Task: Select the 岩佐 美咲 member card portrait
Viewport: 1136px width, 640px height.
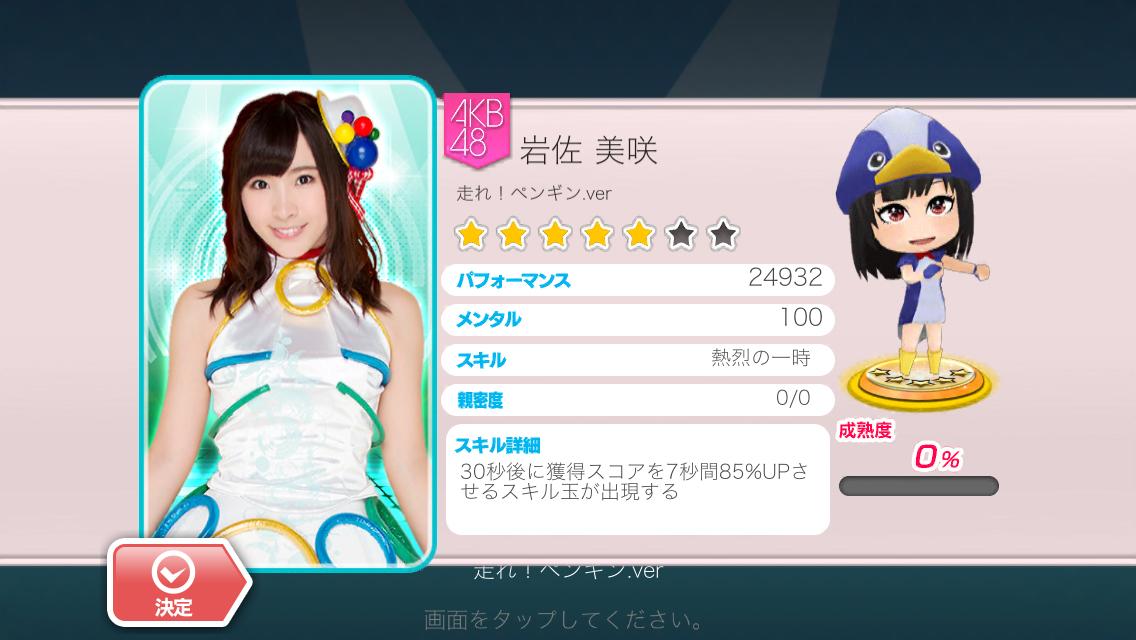Action: [289, 320]
